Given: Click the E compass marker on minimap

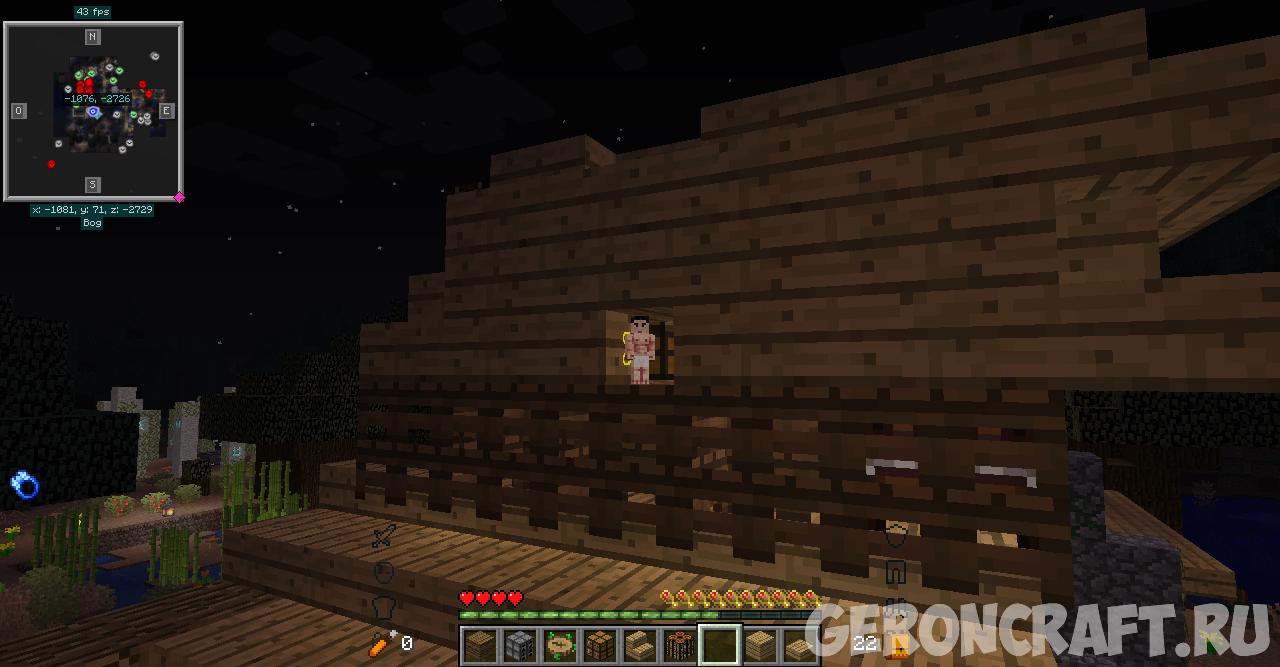Looking at the screenshot, I should tap(167, 111).
